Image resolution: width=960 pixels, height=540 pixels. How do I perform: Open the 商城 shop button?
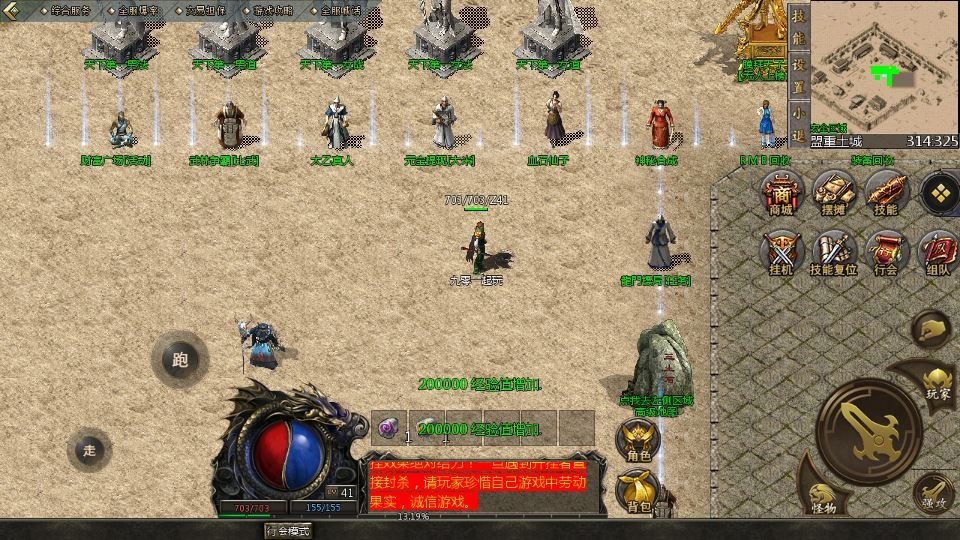click(x=781, y=192)
